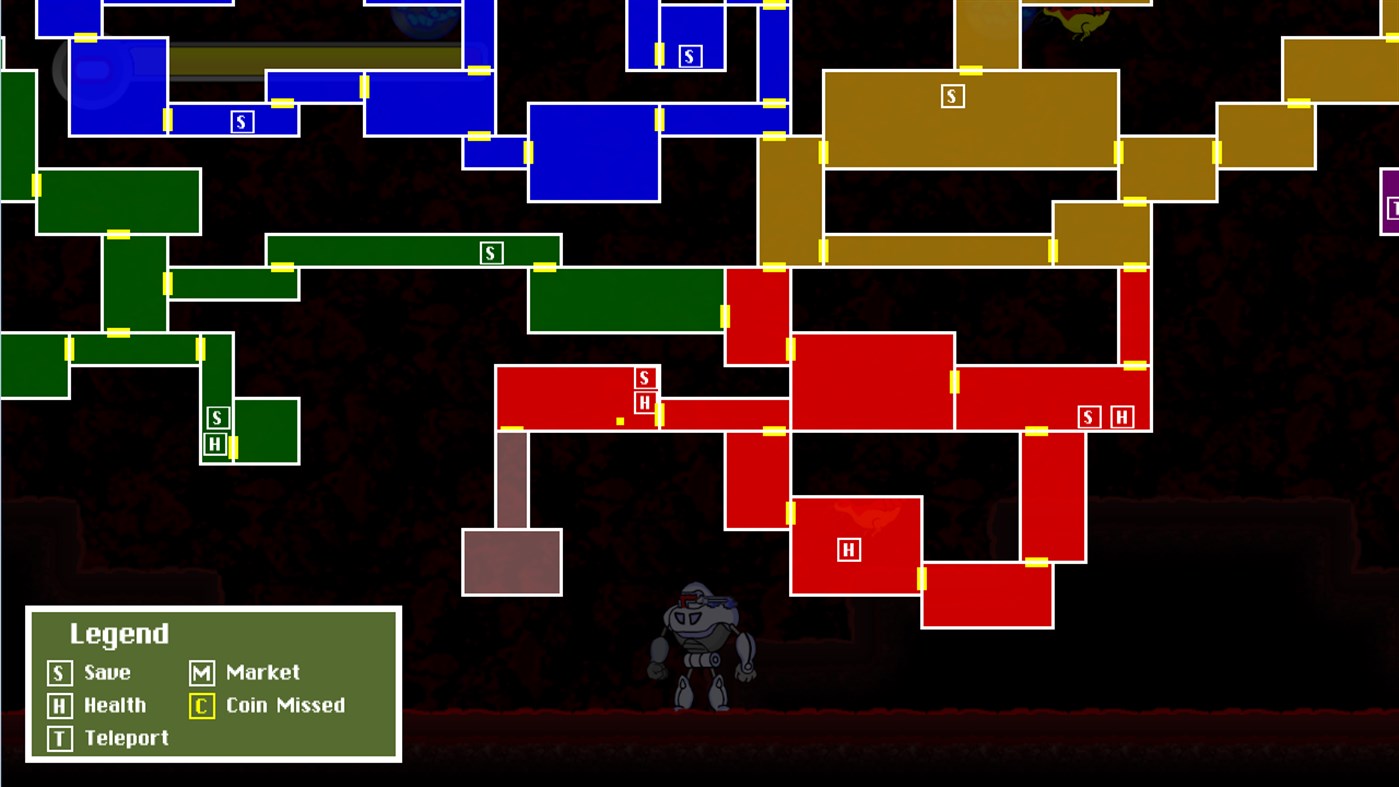This screenshot has width=1399, height=787.
Task: Select the Save icon in the central red room
Action: click(x=644, y=378)
